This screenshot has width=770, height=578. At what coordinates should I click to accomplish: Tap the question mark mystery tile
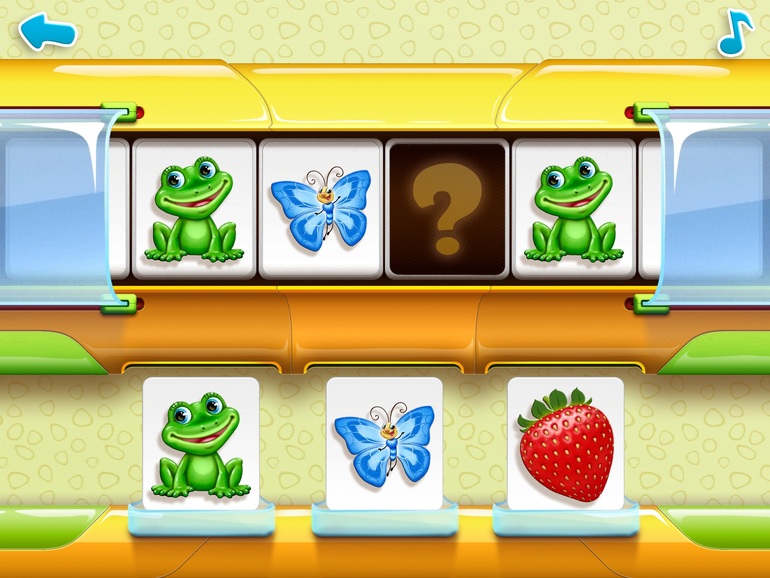click(x=447, y=208)
